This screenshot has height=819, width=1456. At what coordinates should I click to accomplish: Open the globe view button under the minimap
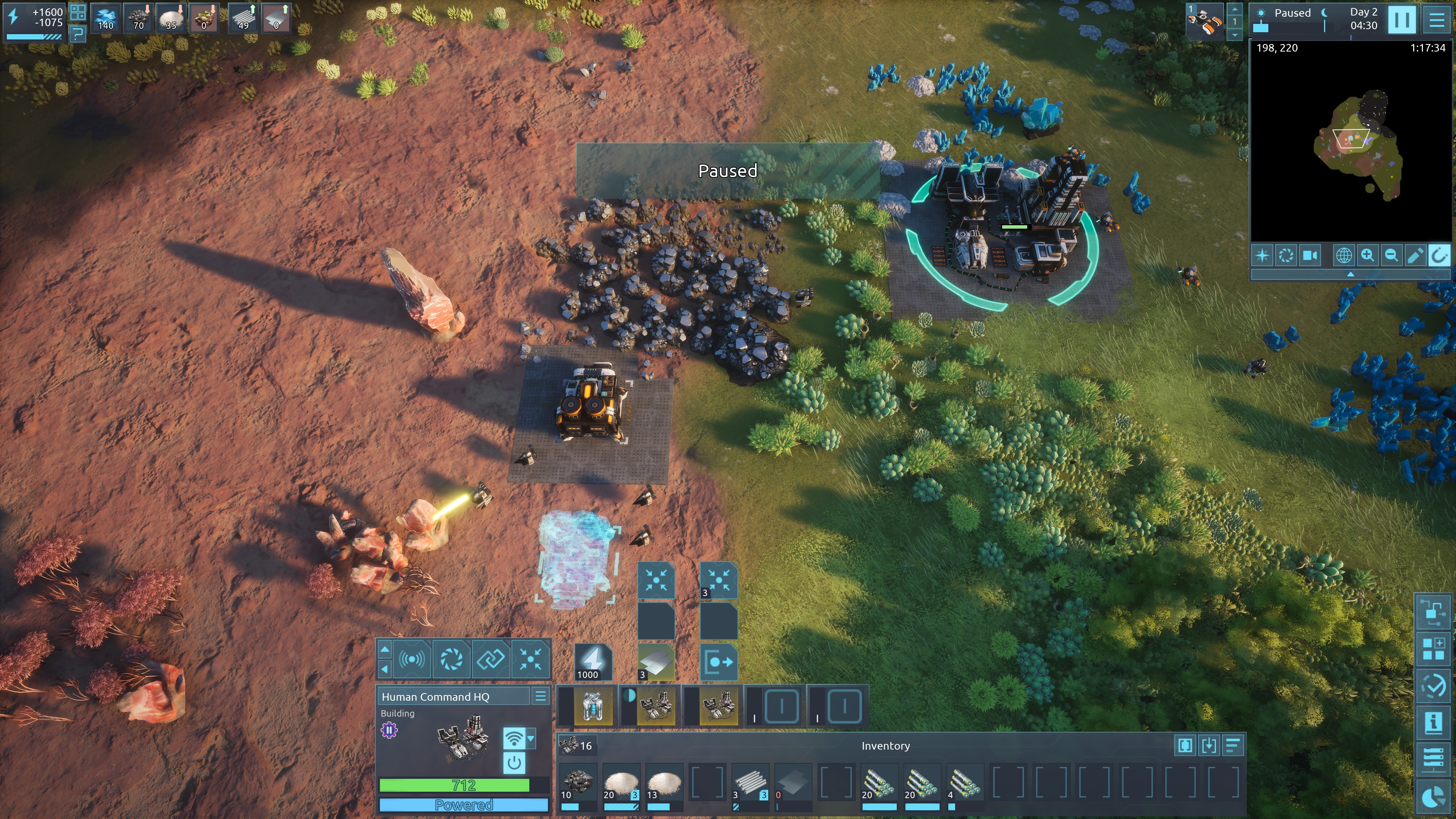click(x=1343, y=256)
